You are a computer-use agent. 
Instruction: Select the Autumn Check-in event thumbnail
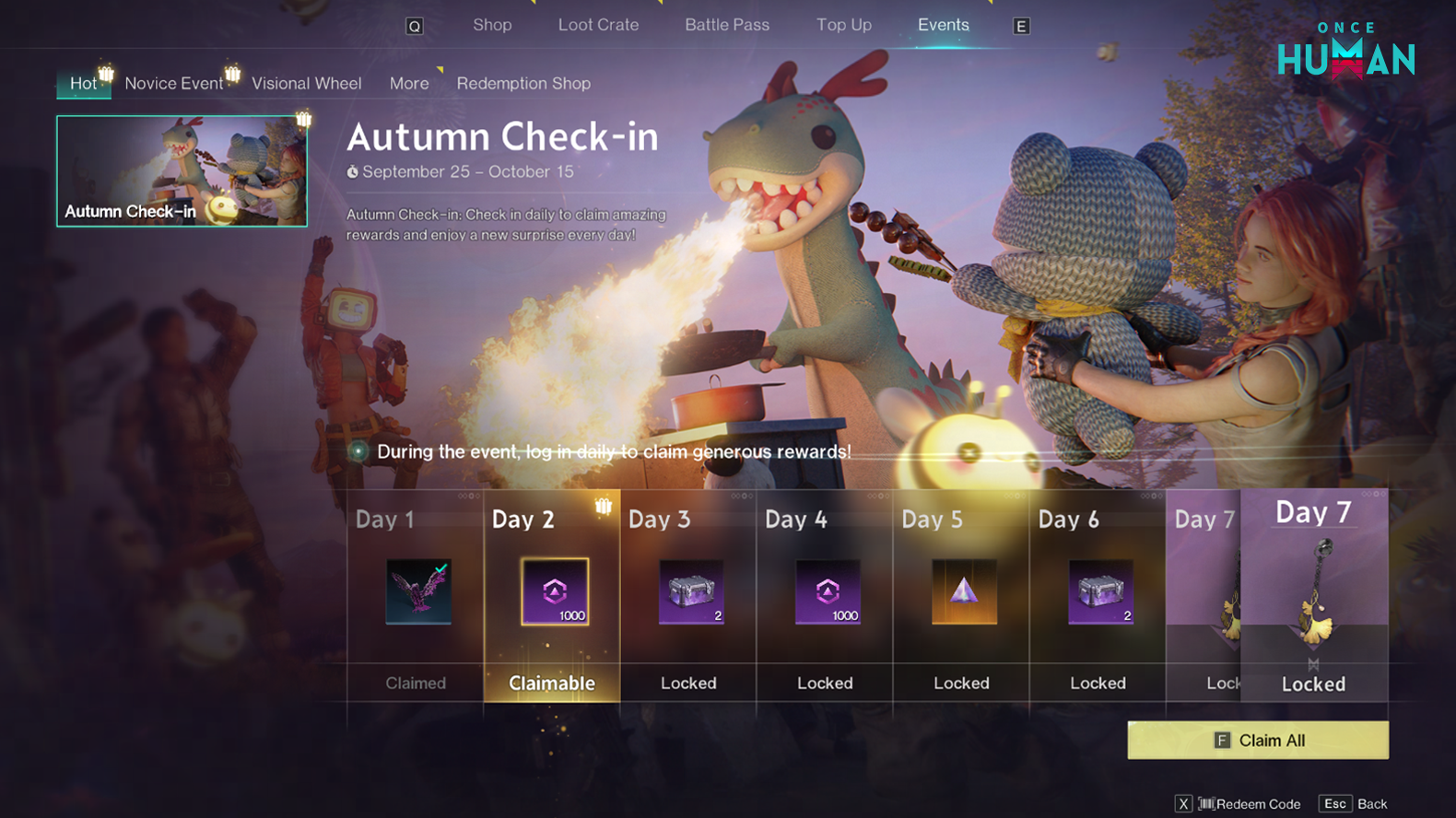pos(182,170)
